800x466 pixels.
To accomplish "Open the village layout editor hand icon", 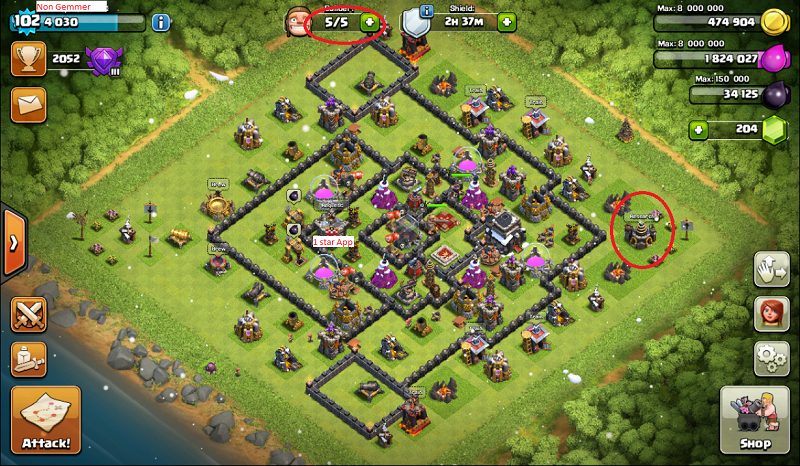I will point(770,269).
